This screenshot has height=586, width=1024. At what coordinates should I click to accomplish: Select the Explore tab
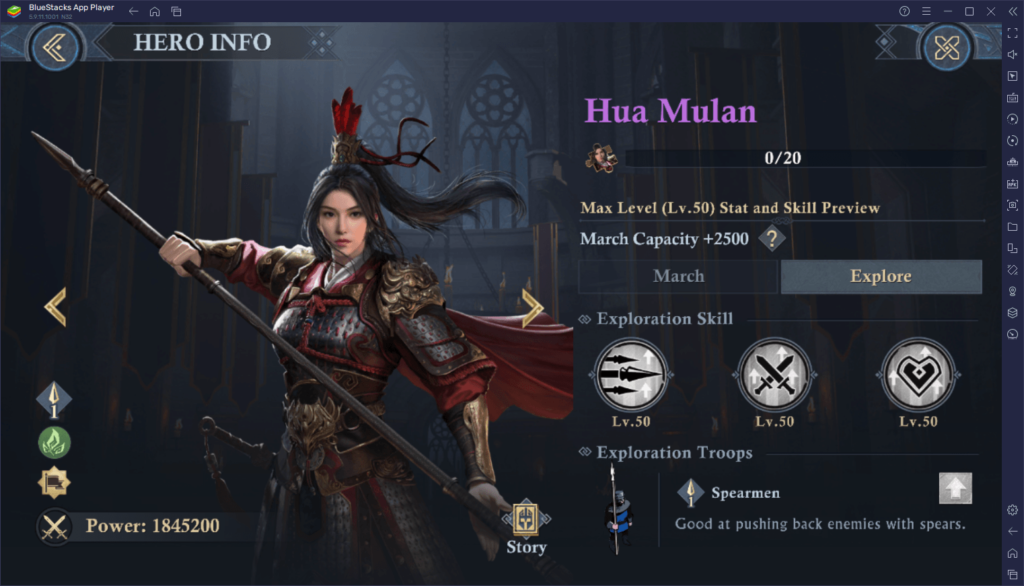880,276
